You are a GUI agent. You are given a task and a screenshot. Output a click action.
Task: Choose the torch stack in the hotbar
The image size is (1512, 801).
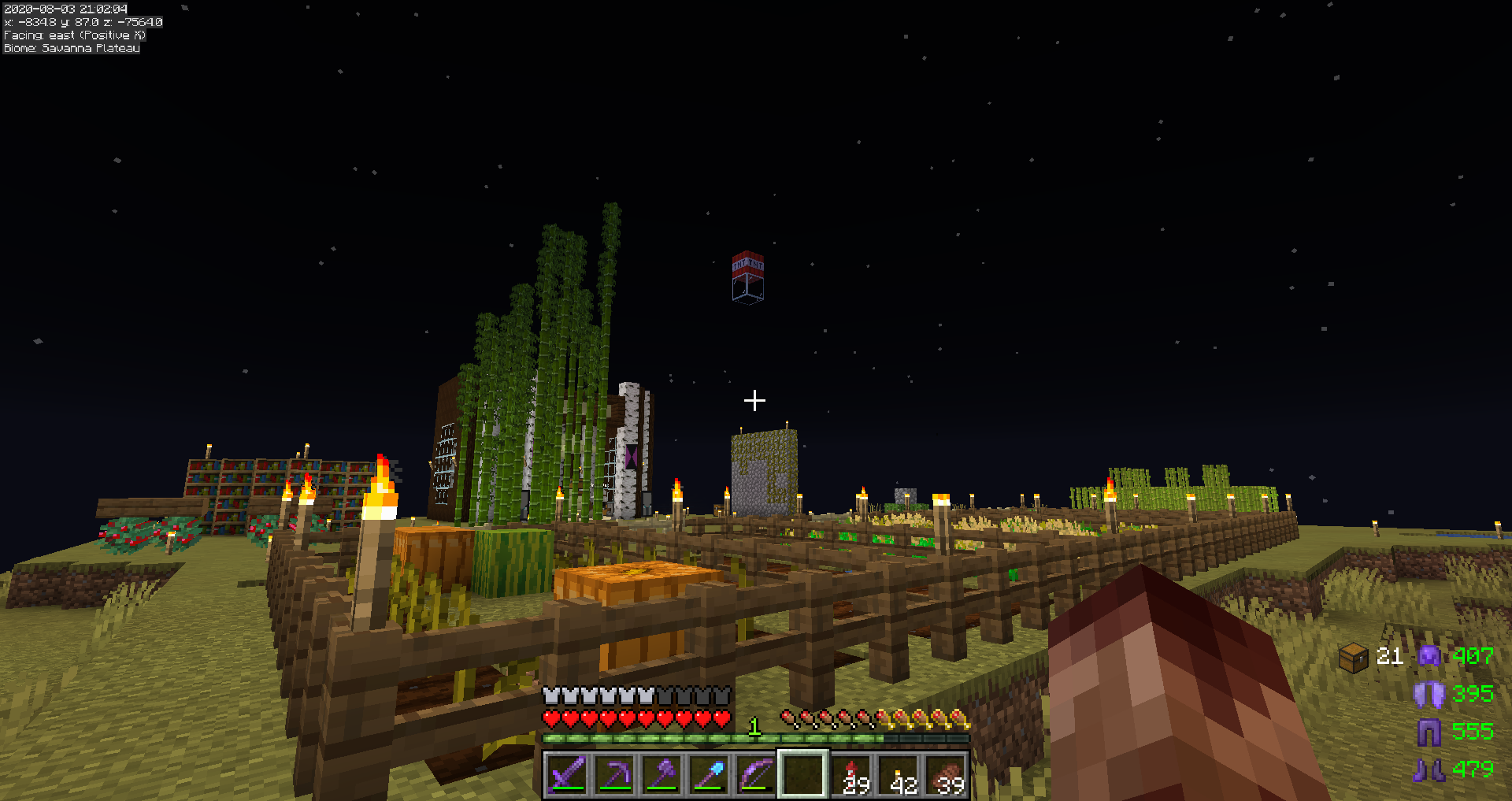(900, 774)
